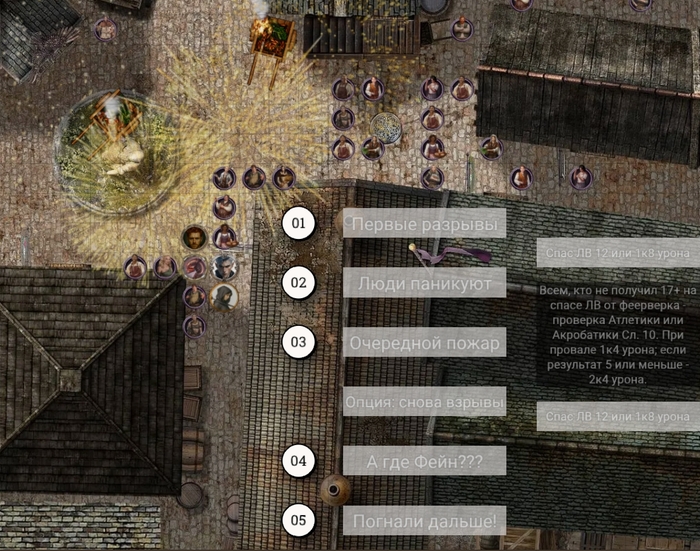Select the 01 numbered circle marker

pos(298,223)
